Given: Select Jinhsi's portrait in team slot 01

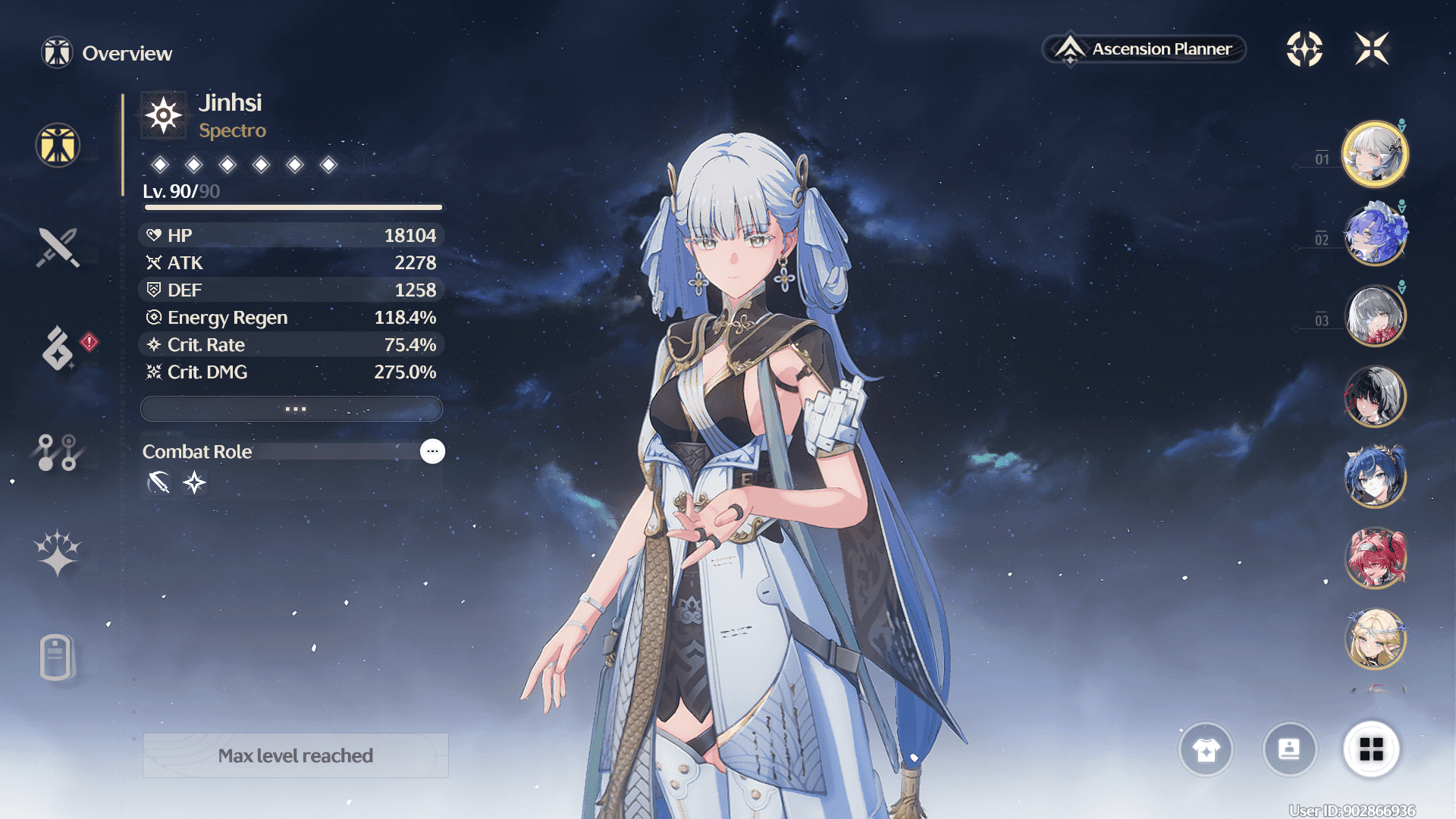Looking at the screenshot, I should [1374, 155].
